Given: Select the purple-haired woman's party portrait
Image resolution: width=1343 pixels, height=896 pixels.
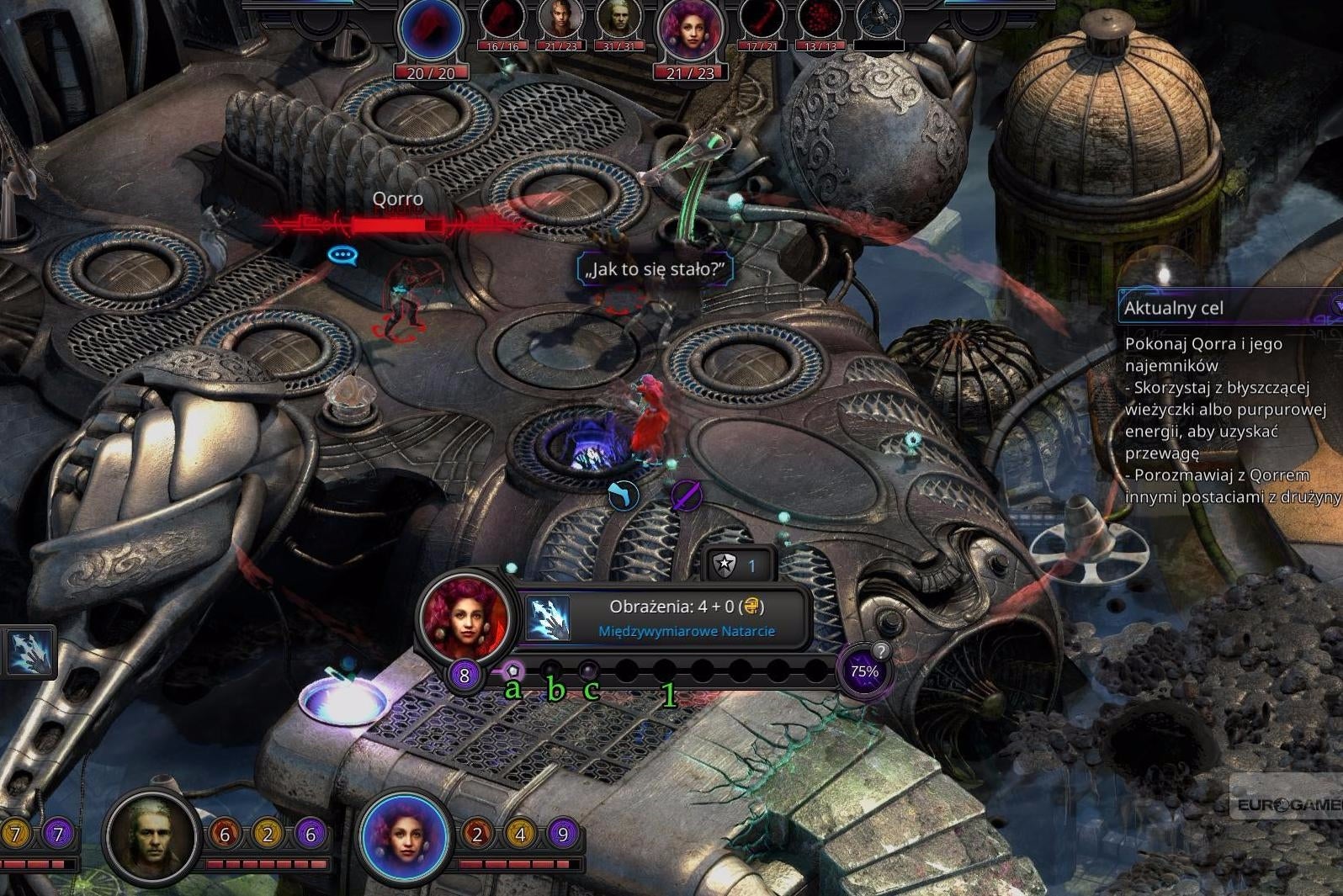Looking at the screenshot, I should point(405,835).
